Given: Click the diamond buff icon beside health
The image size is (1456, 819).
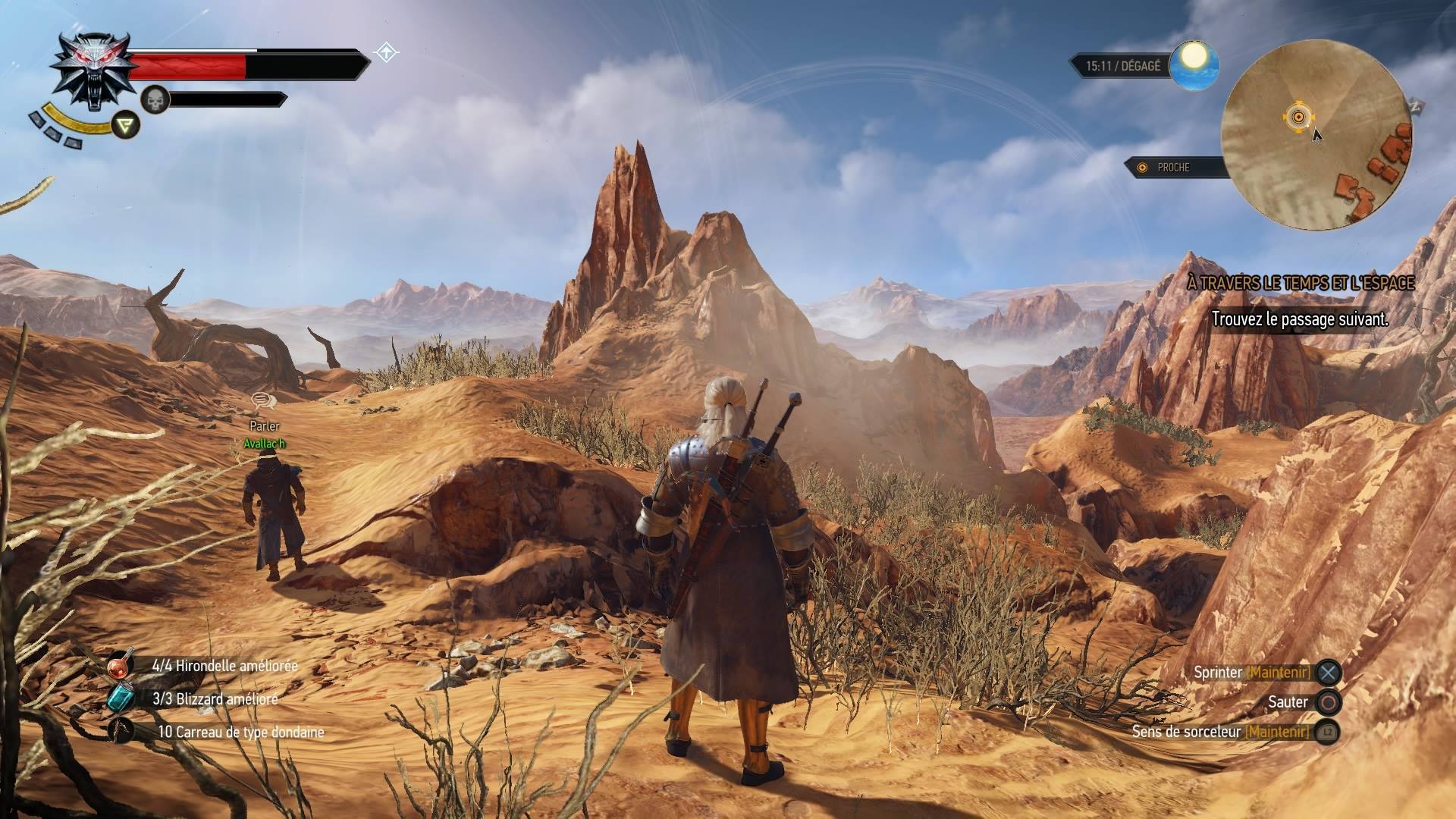Looking at the screenshot, I should (387, 53).
